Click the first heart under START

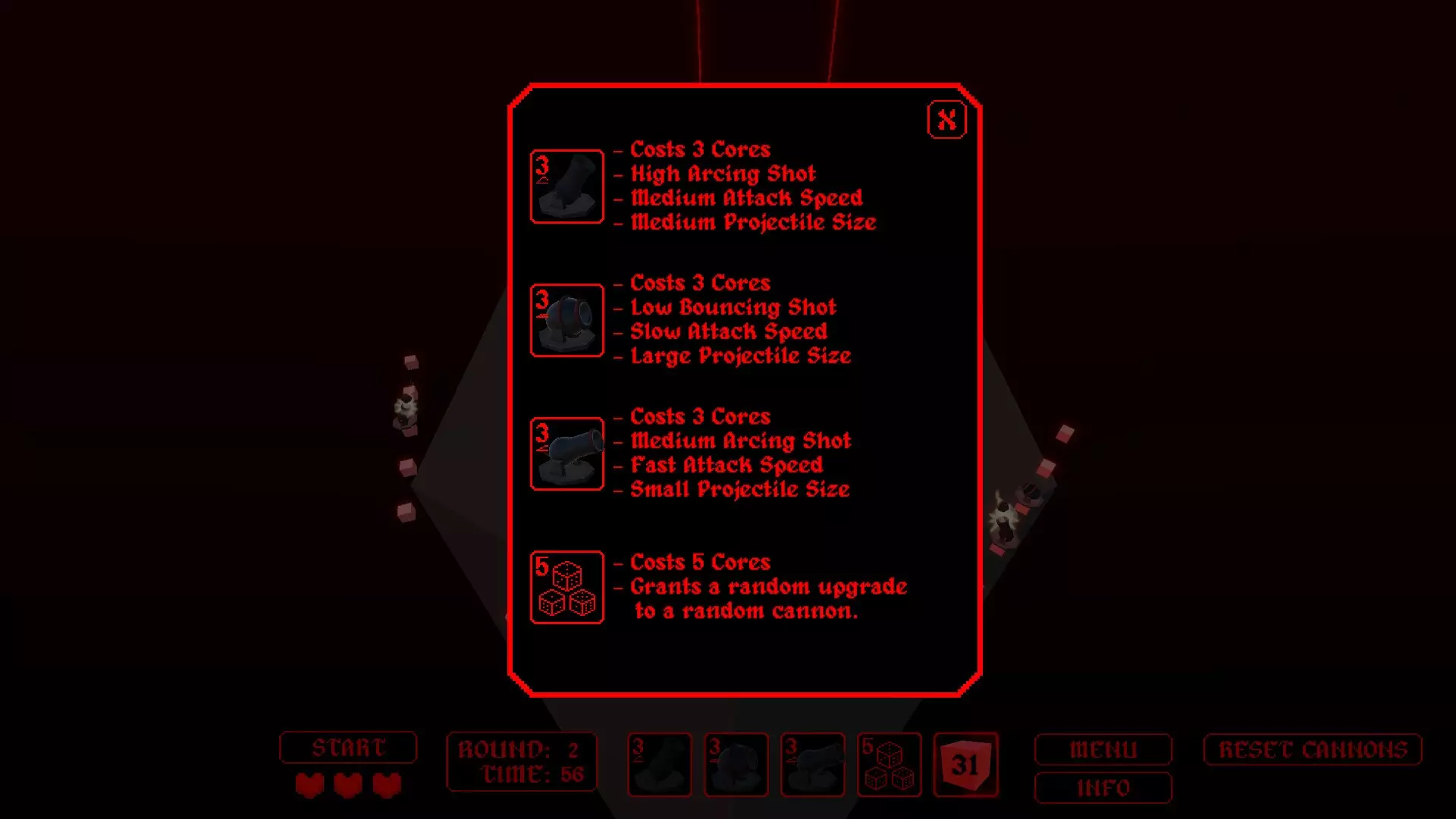pos(310,786)
